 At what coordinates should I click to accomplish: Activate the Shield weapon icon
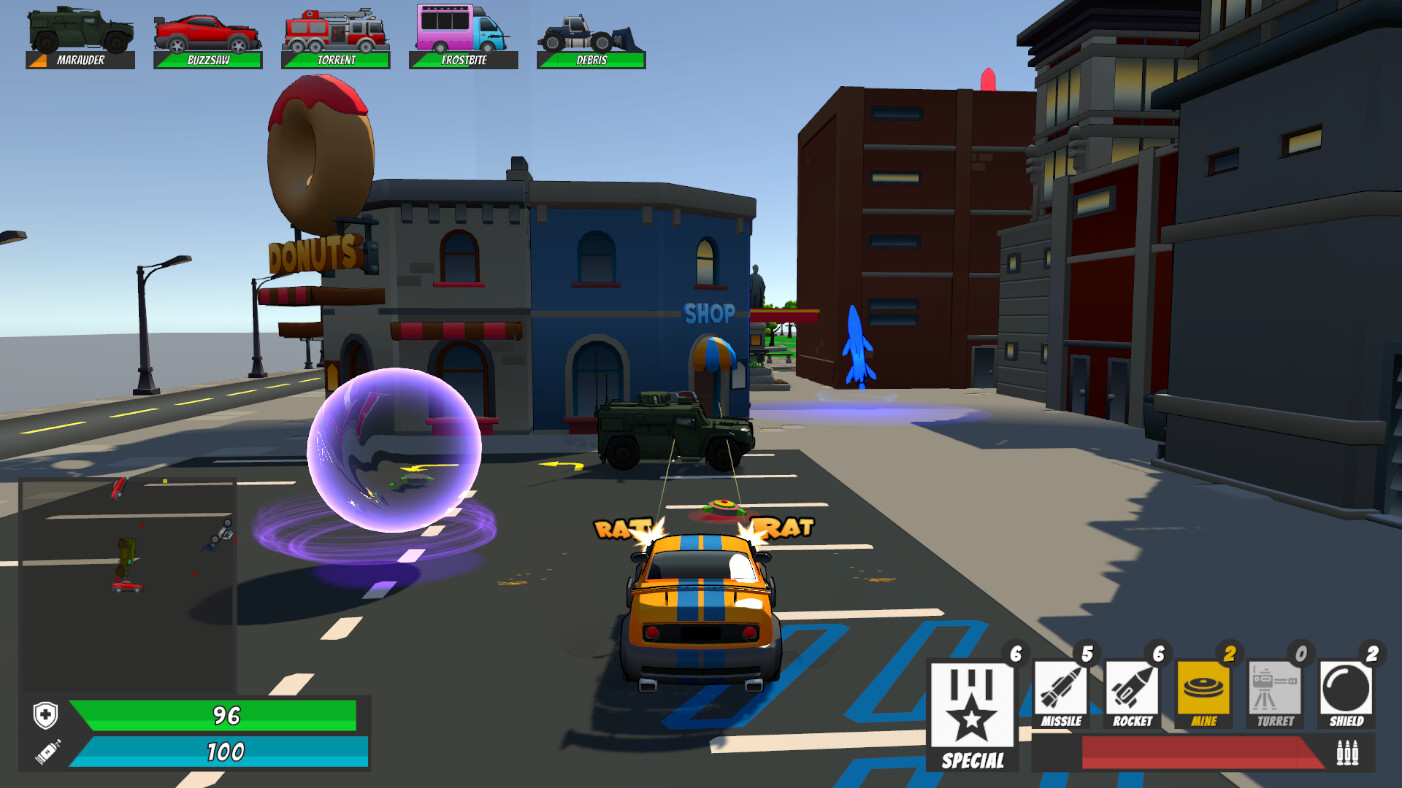1344,690
